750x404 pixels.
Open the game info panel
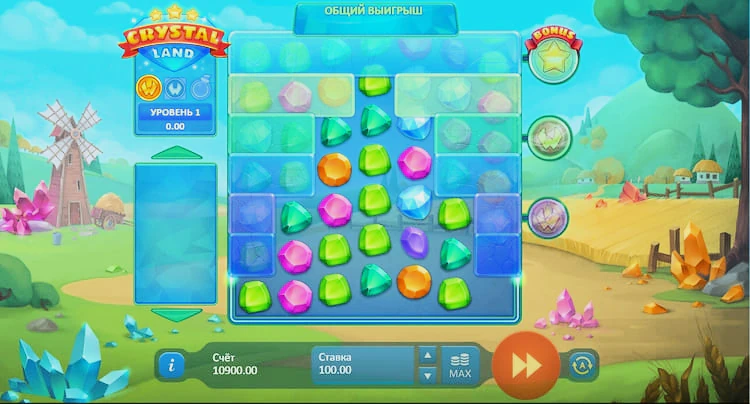(x=171, y=365)
